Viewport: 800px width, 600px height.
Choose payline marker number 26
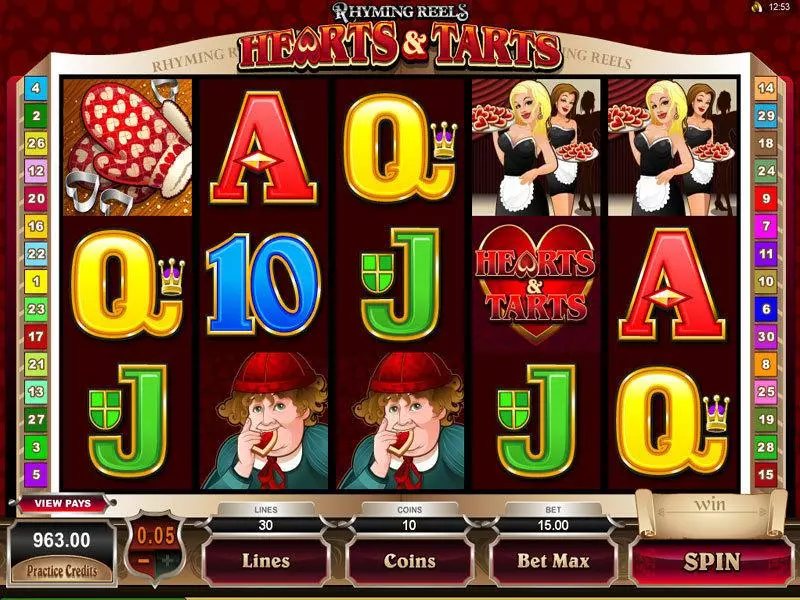(35, 144)
